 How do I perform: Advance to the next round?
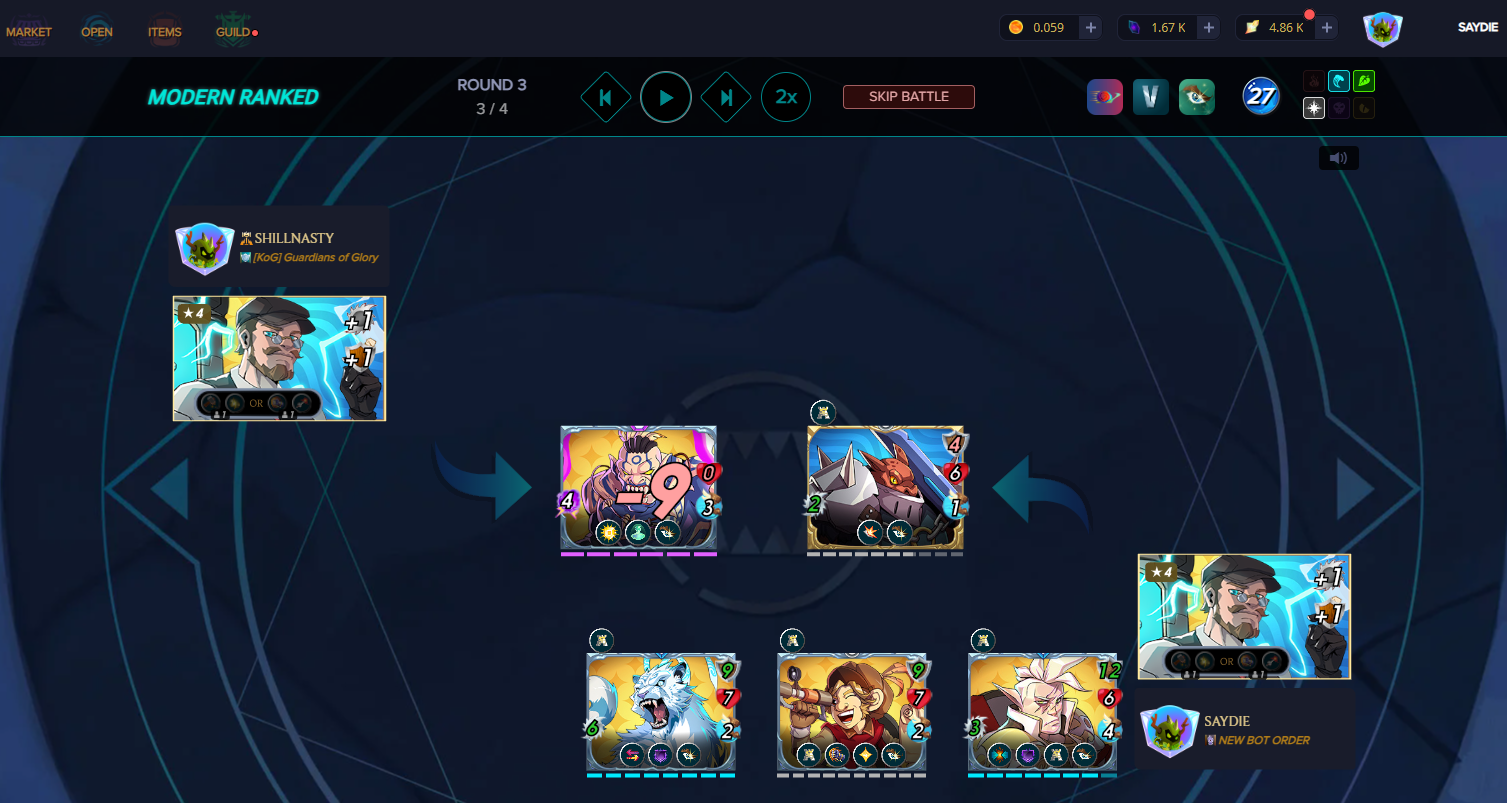pyautogui.click(x=727, y=97)
